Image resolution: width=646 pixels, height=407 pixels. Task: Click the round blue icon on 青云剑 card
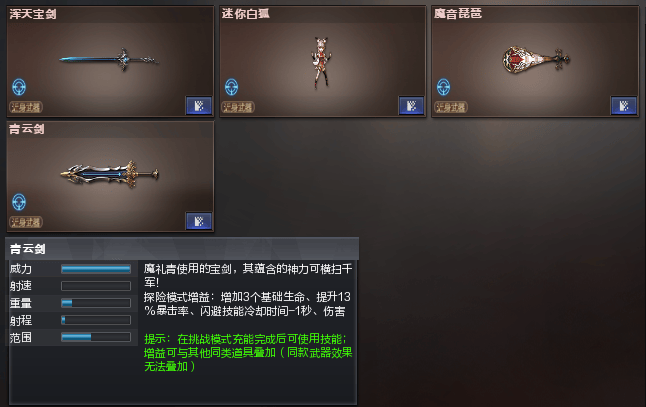point(19,203)
